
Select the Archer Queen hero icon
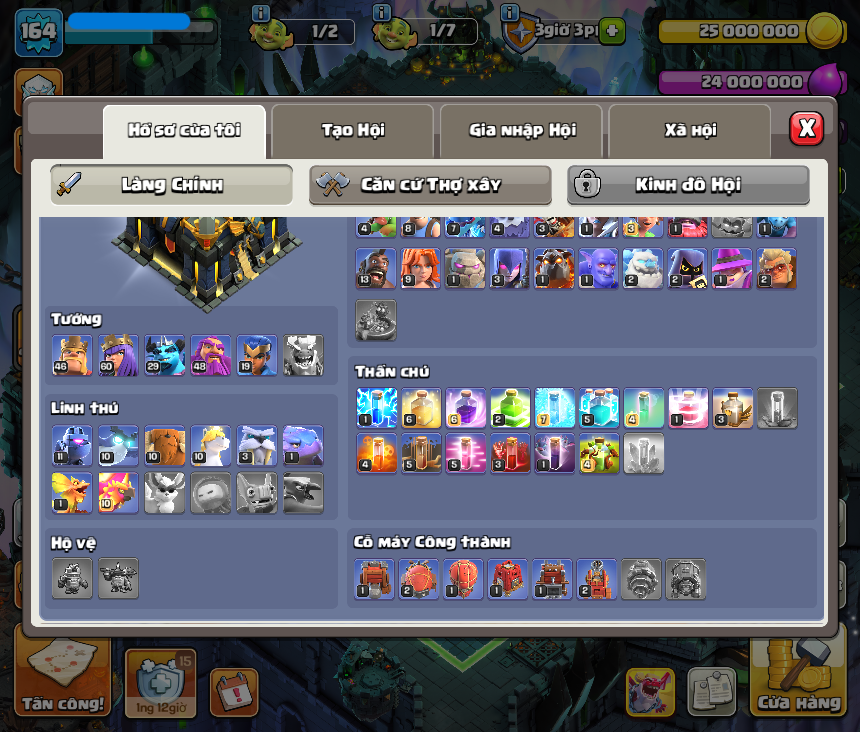tap(118, 356)
